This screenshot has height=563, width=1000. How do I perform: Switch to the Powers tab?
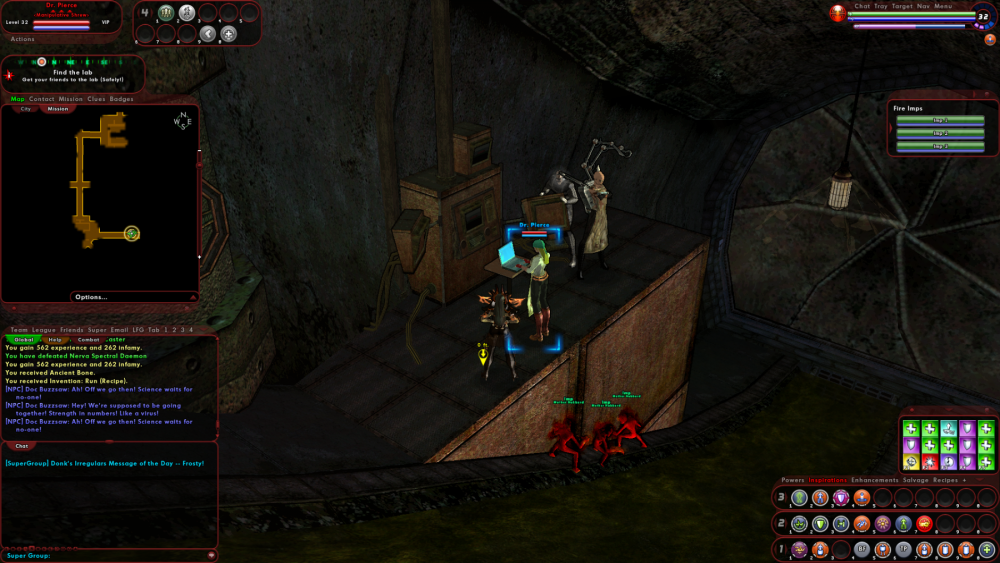pos(793,480)
